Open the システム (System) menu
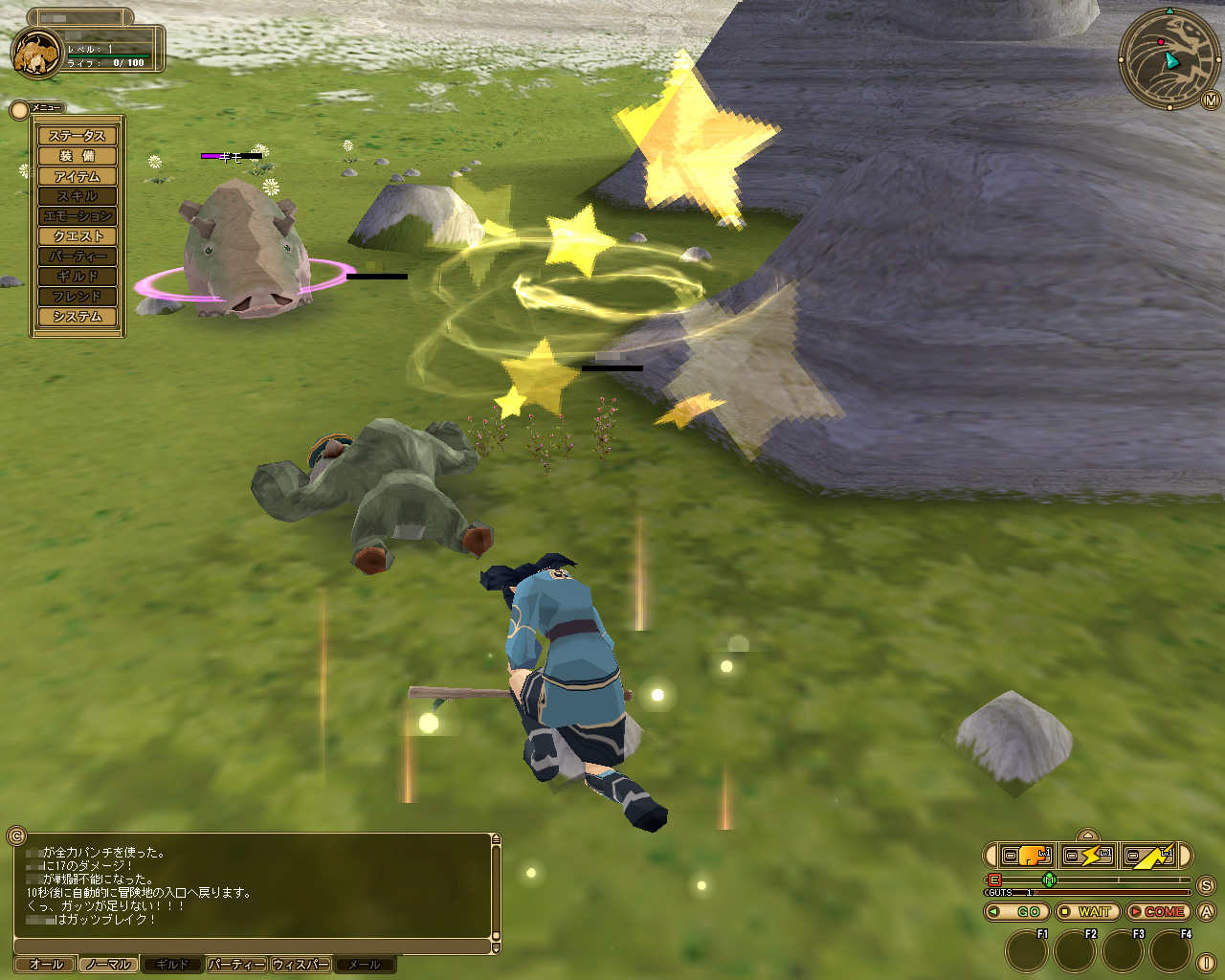The width and height of the screenshot is (1225, 980). [78, 317]
